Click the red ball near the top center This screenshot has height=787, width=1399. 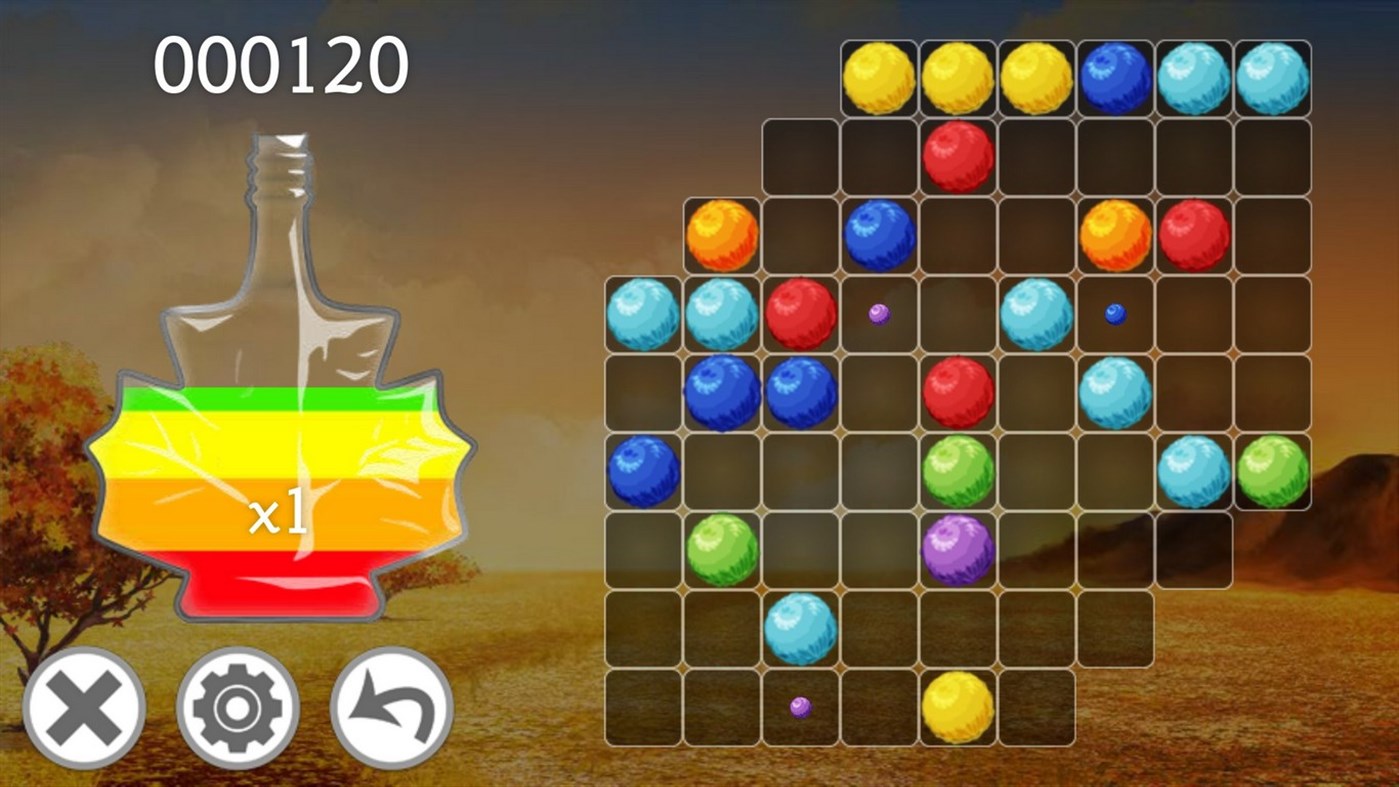coord(957,157)
